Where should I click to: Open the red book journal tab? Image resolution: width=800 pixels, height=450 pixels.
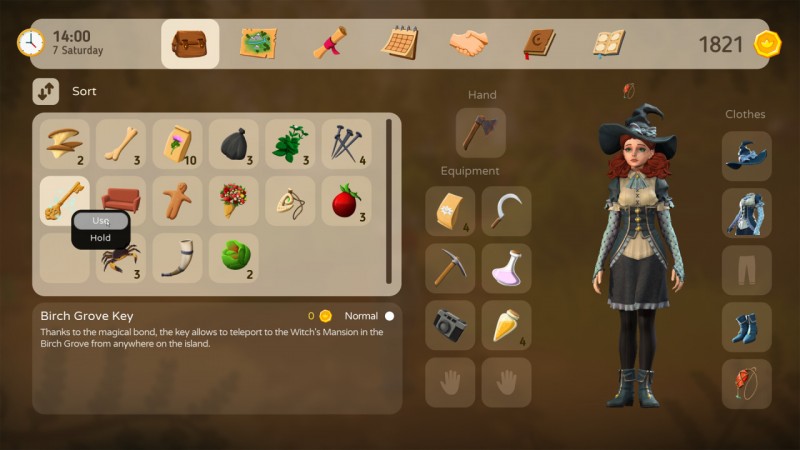coord(538,44)
